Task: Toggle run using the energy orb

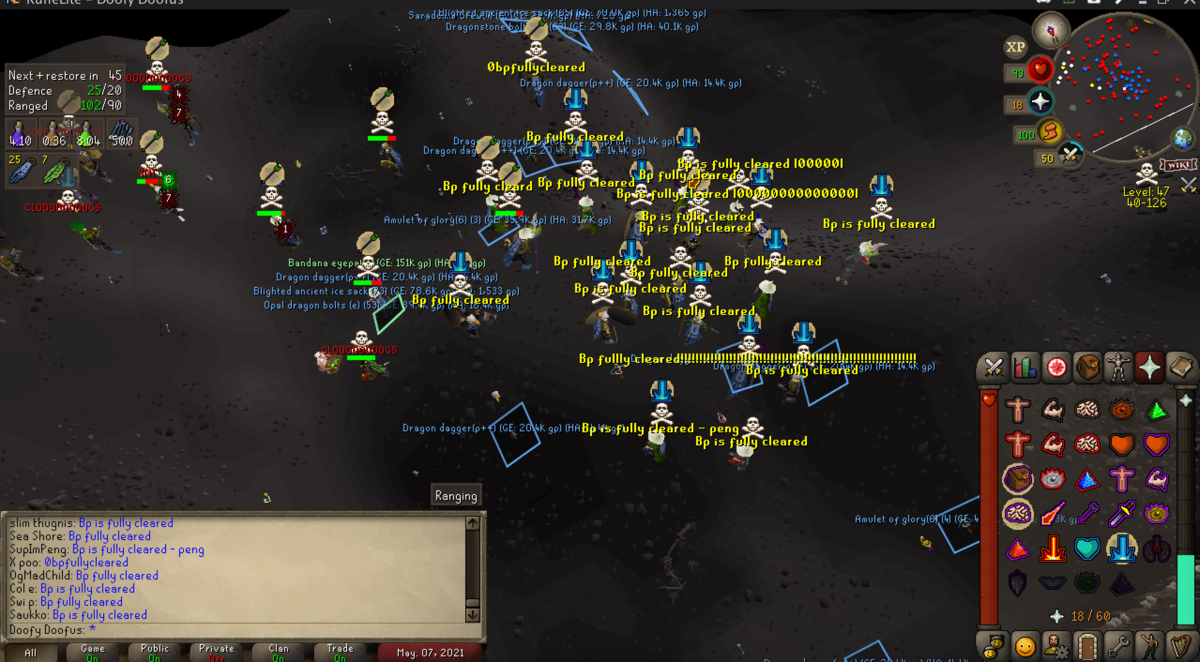Action: pos(1051,131)
